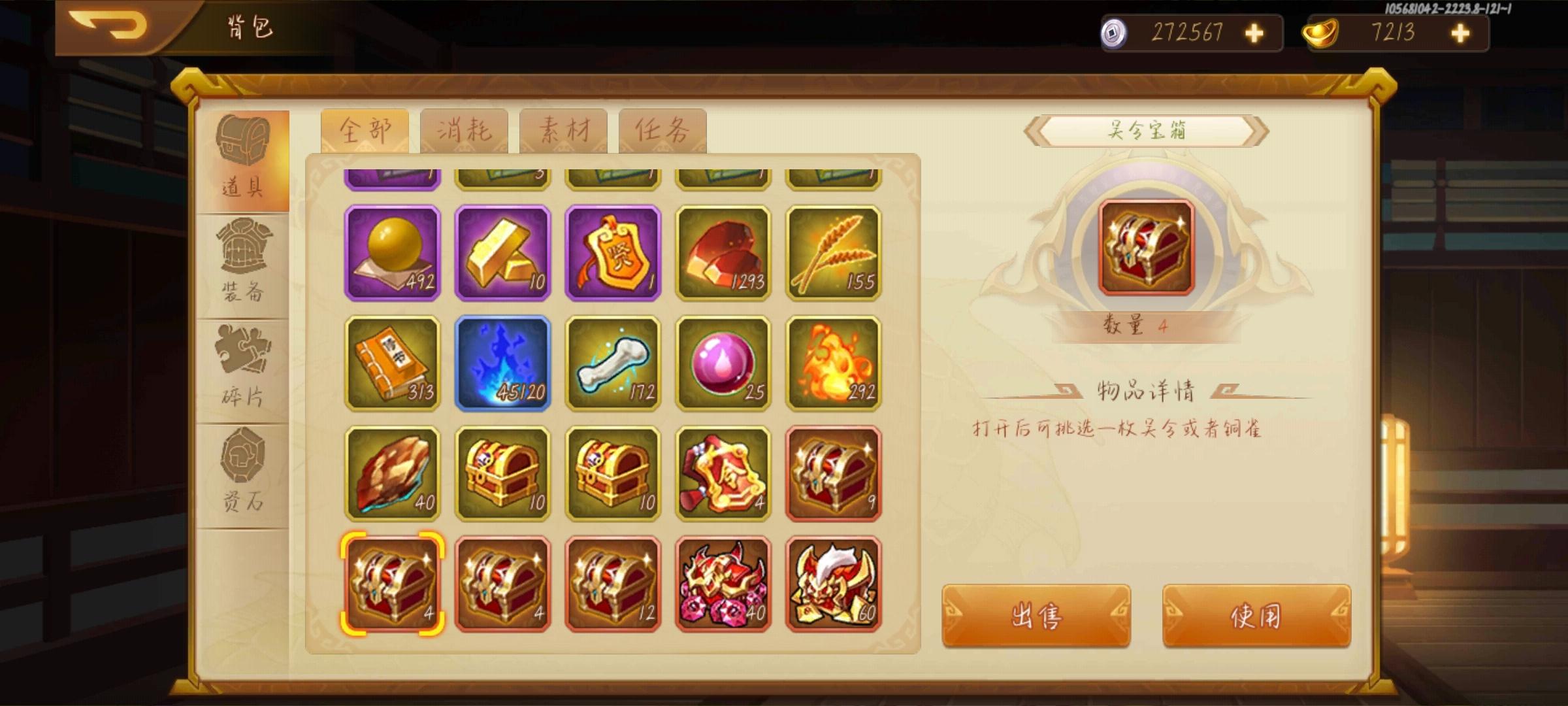Select the fire essence item with 292 count
The image size is (1568, 706).
point(833,363)
